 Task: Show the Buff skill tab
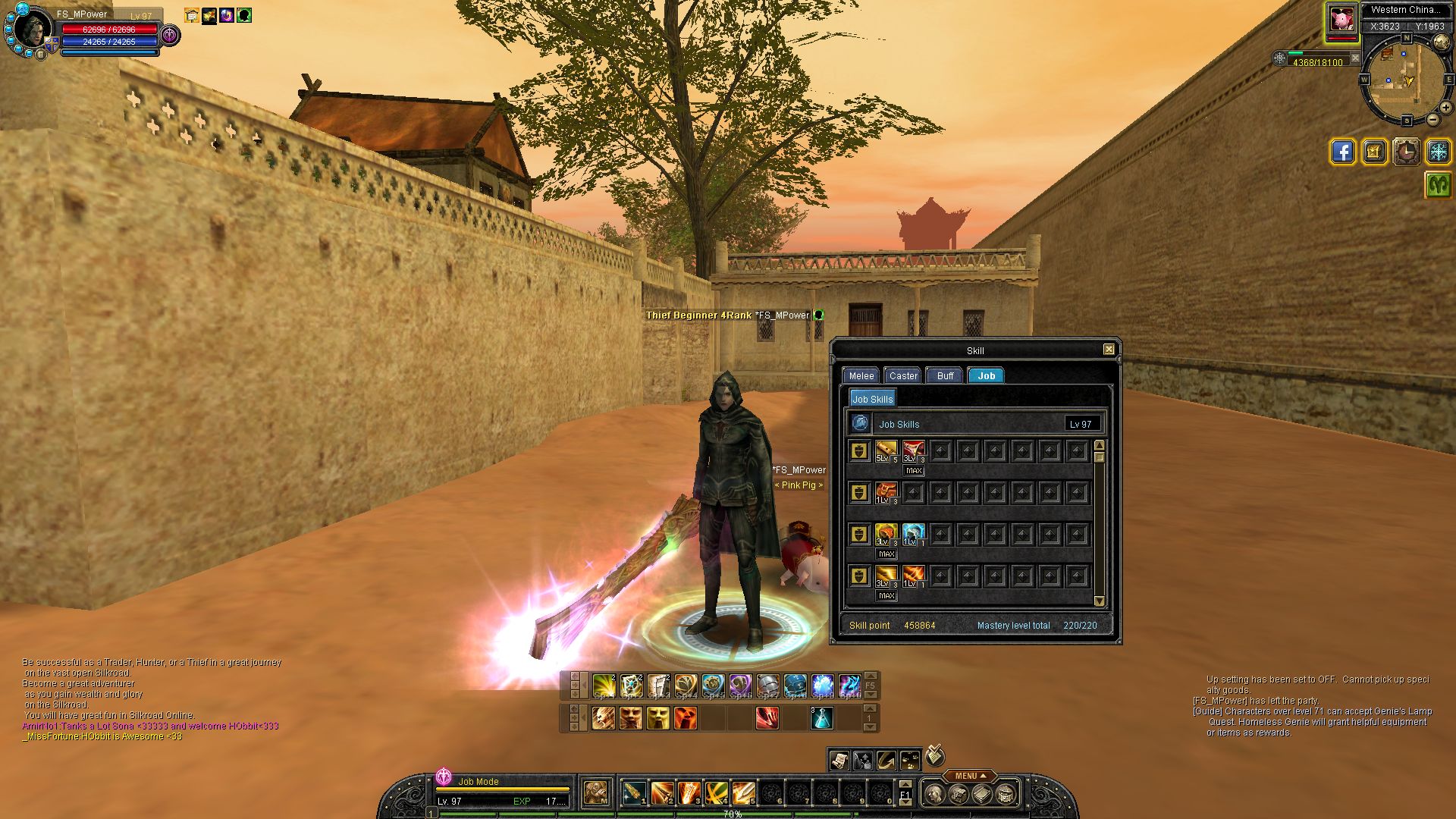pos(945,375)
